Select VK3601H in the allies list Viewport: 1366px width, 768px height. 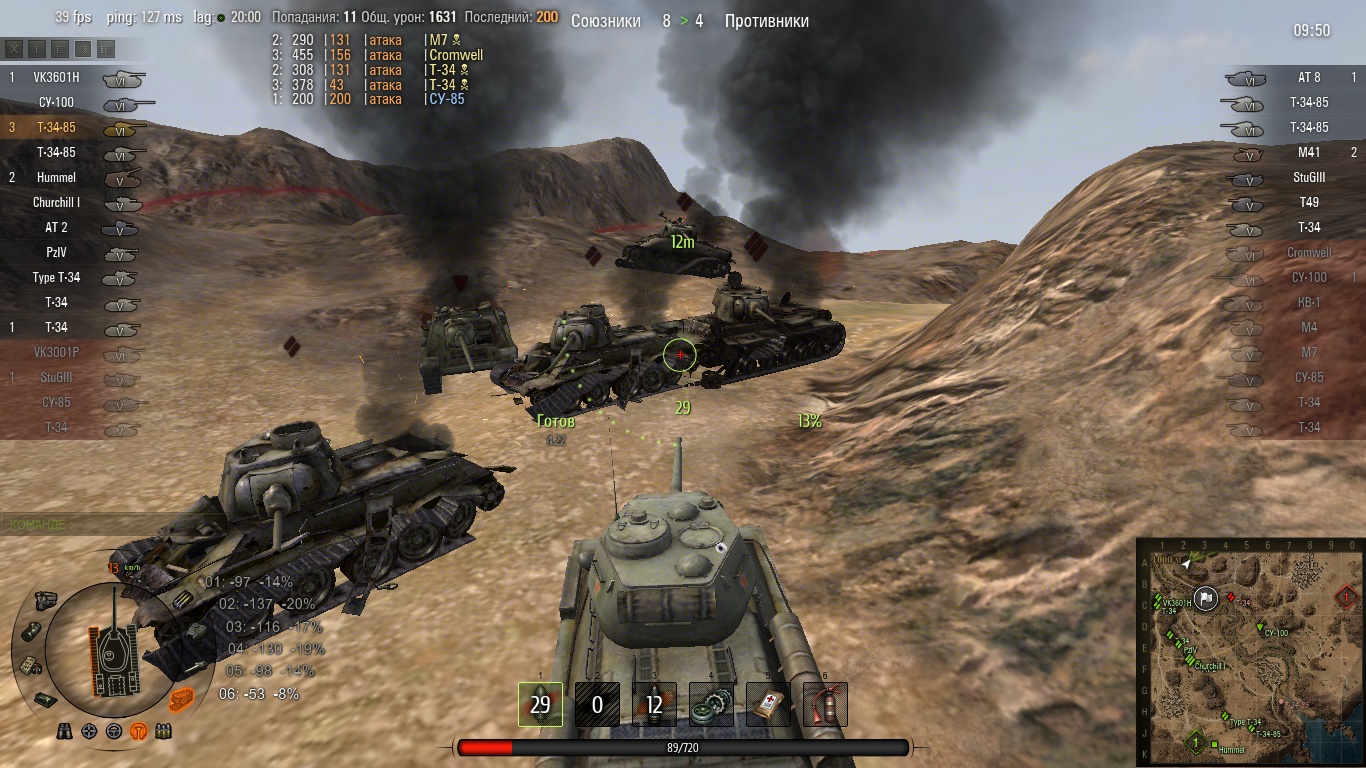click(x=55, y=77)
